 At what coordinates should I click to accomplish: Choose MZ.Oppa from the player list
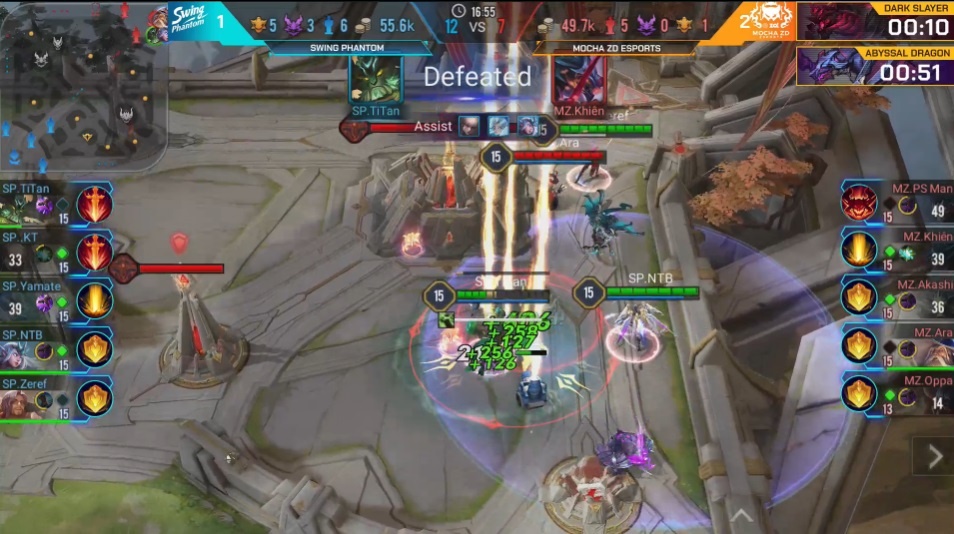897,396
